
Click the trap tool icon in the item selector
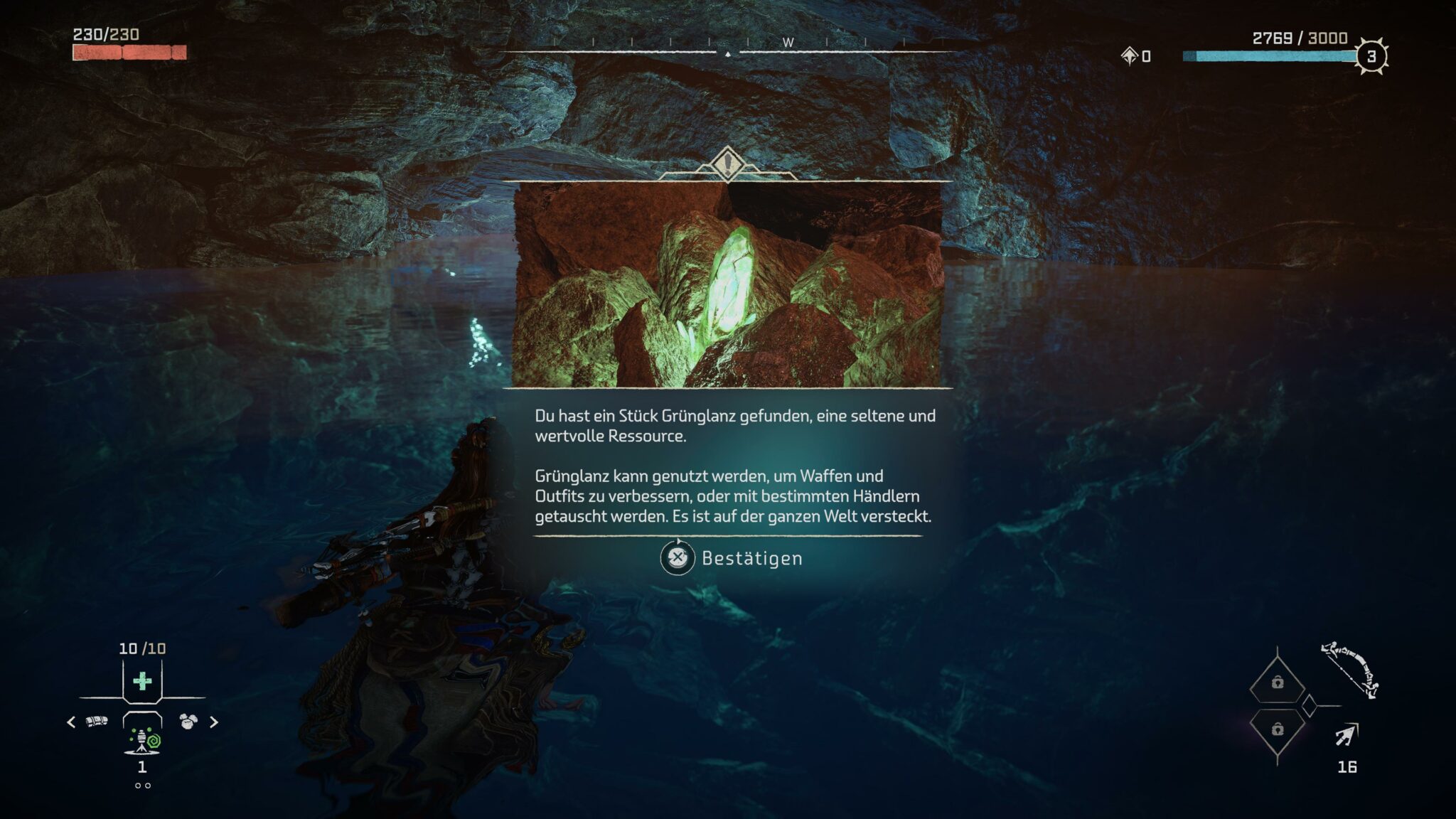click(x=144, y=739)
